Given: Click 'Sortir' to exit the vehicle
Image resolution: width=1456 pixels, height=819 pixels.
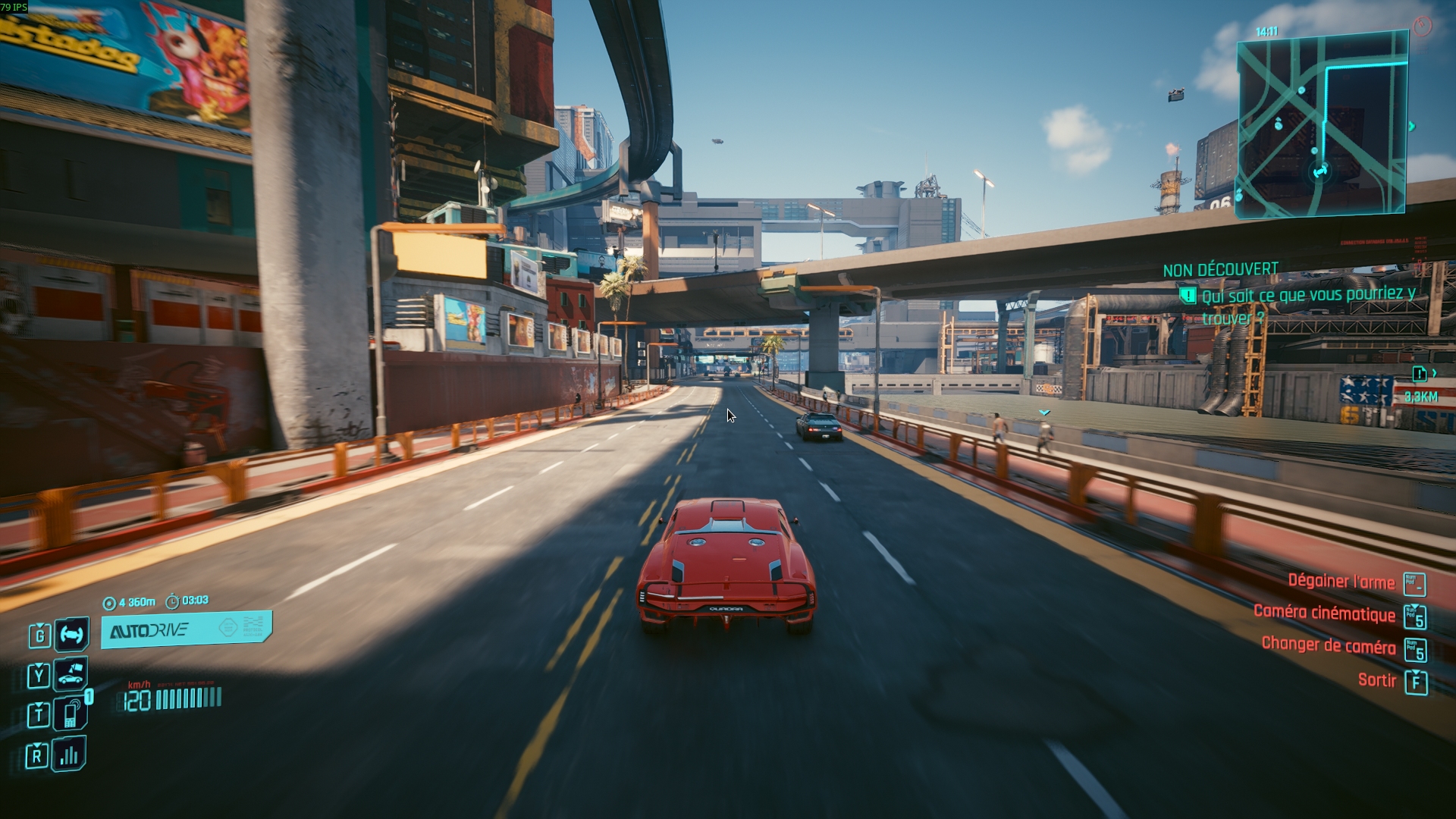Looking at the screenshot, I should point(1376,680).
